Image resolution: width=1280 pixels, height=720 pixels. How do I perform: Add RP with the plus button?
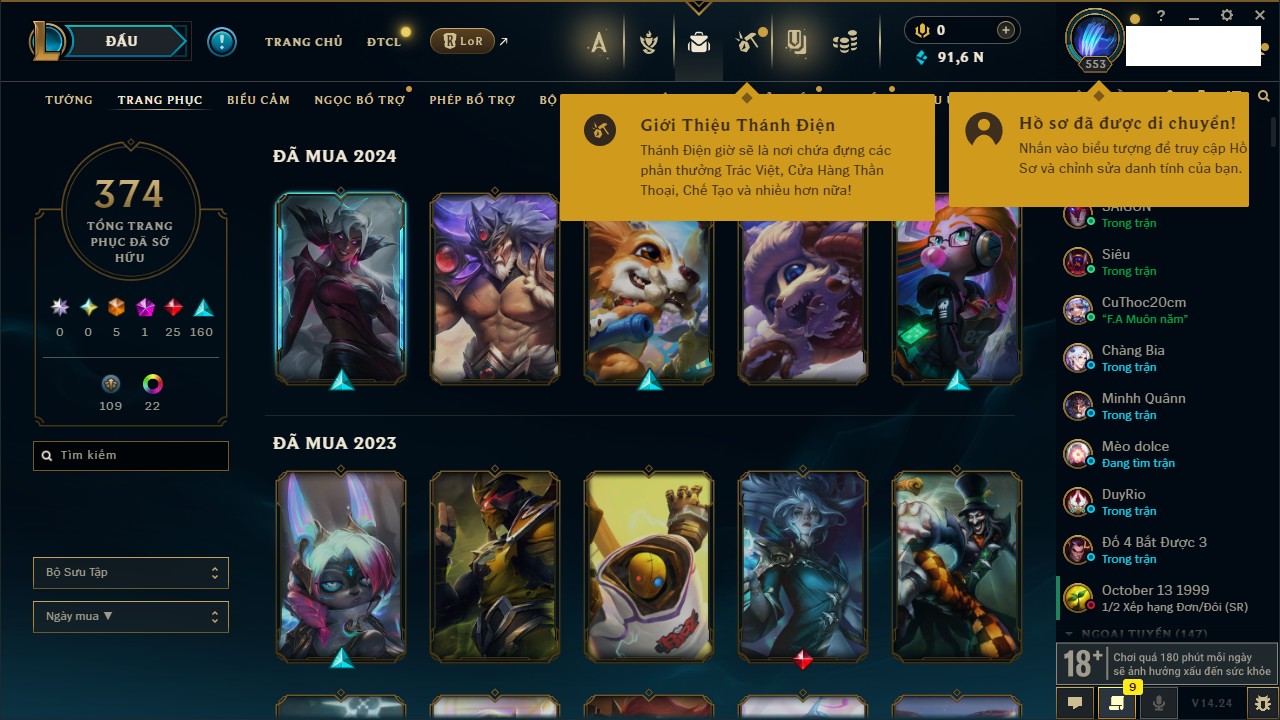point(1006,31)
